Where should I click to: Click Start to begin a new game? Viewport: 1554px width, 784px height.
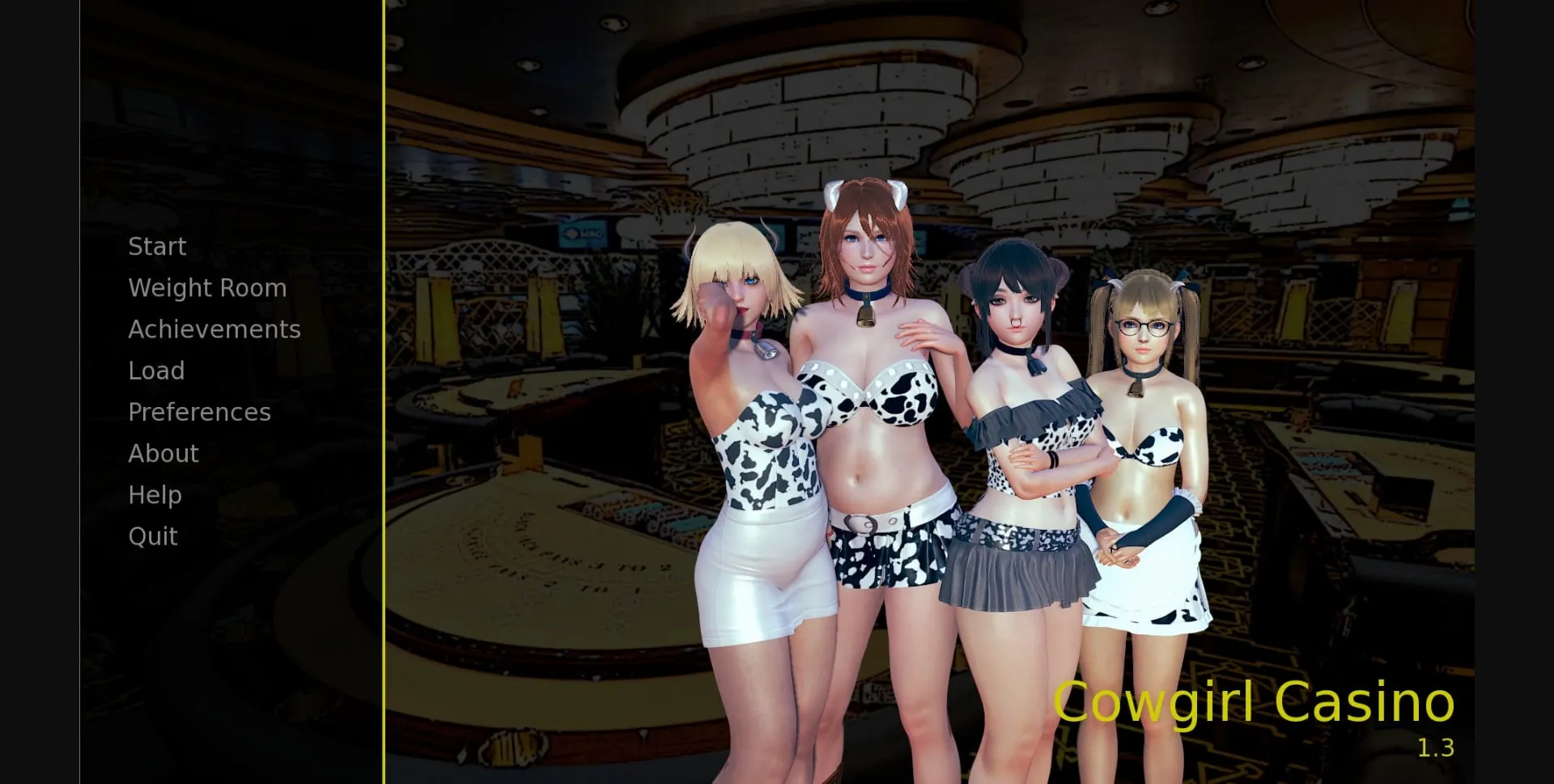coord(156,246)
